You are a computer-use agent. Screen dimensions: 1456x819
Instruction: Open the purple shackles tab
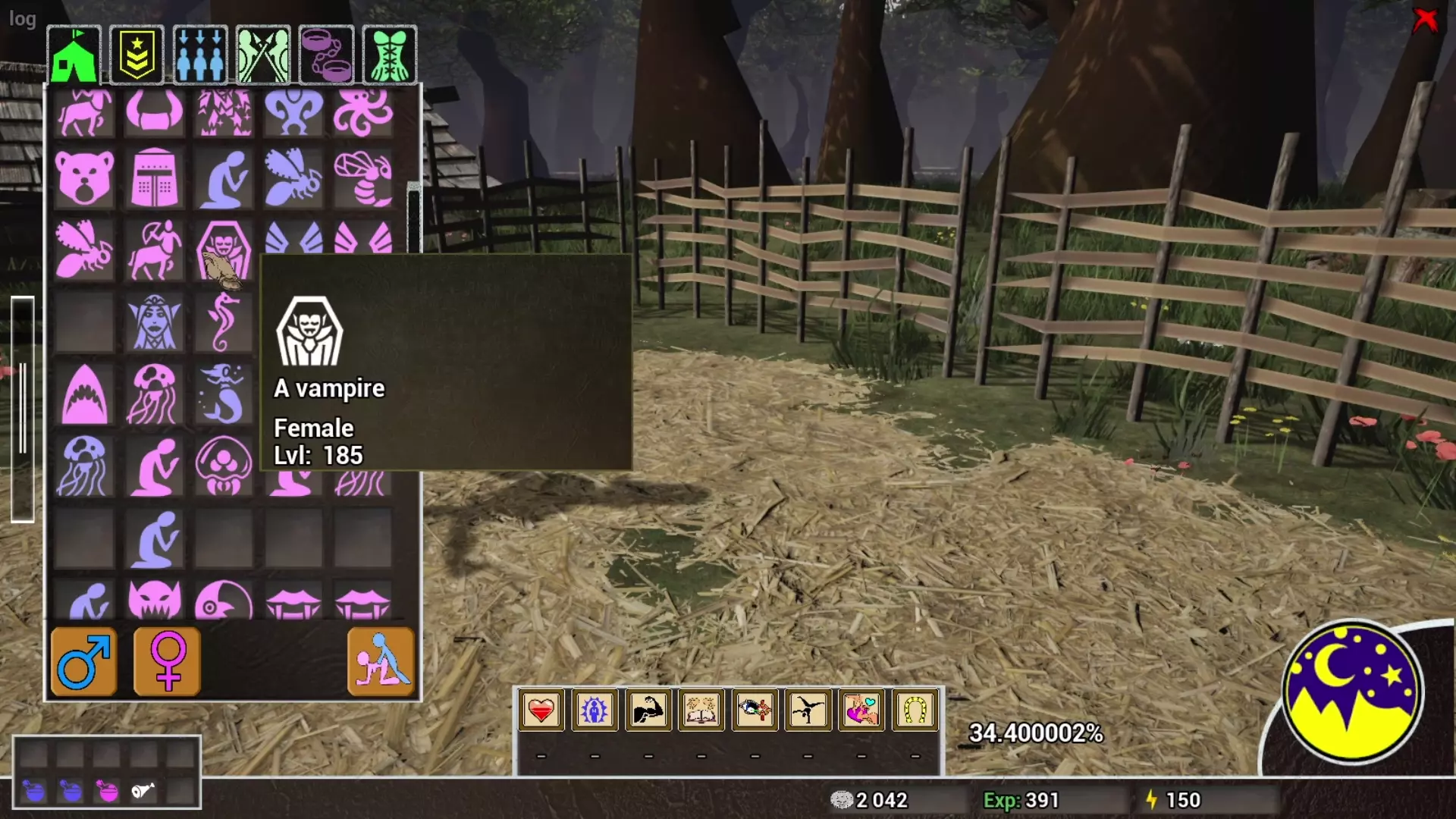pos(327,55)
